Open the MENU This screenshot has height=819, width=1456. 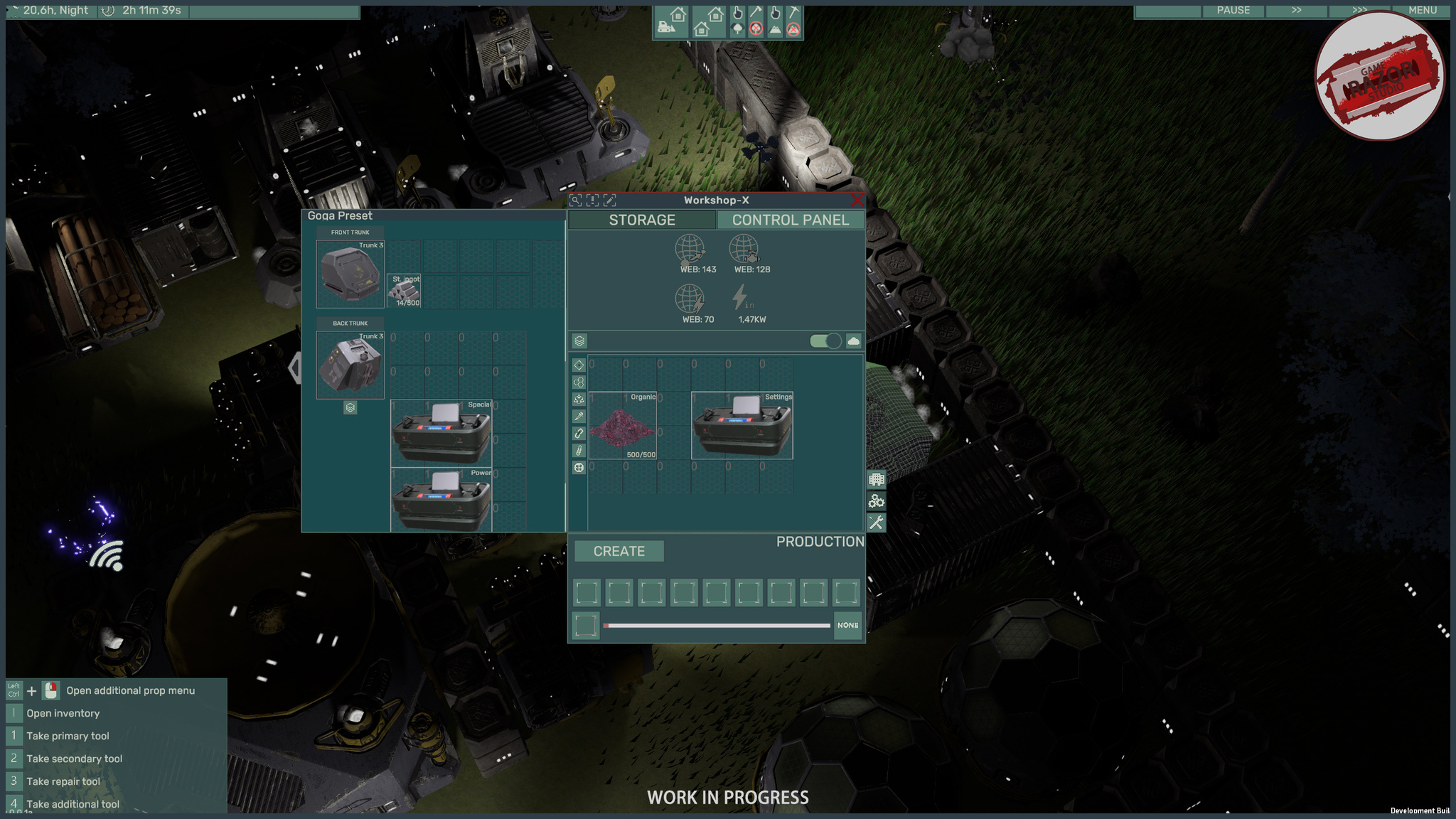[x=1423, y=11]
